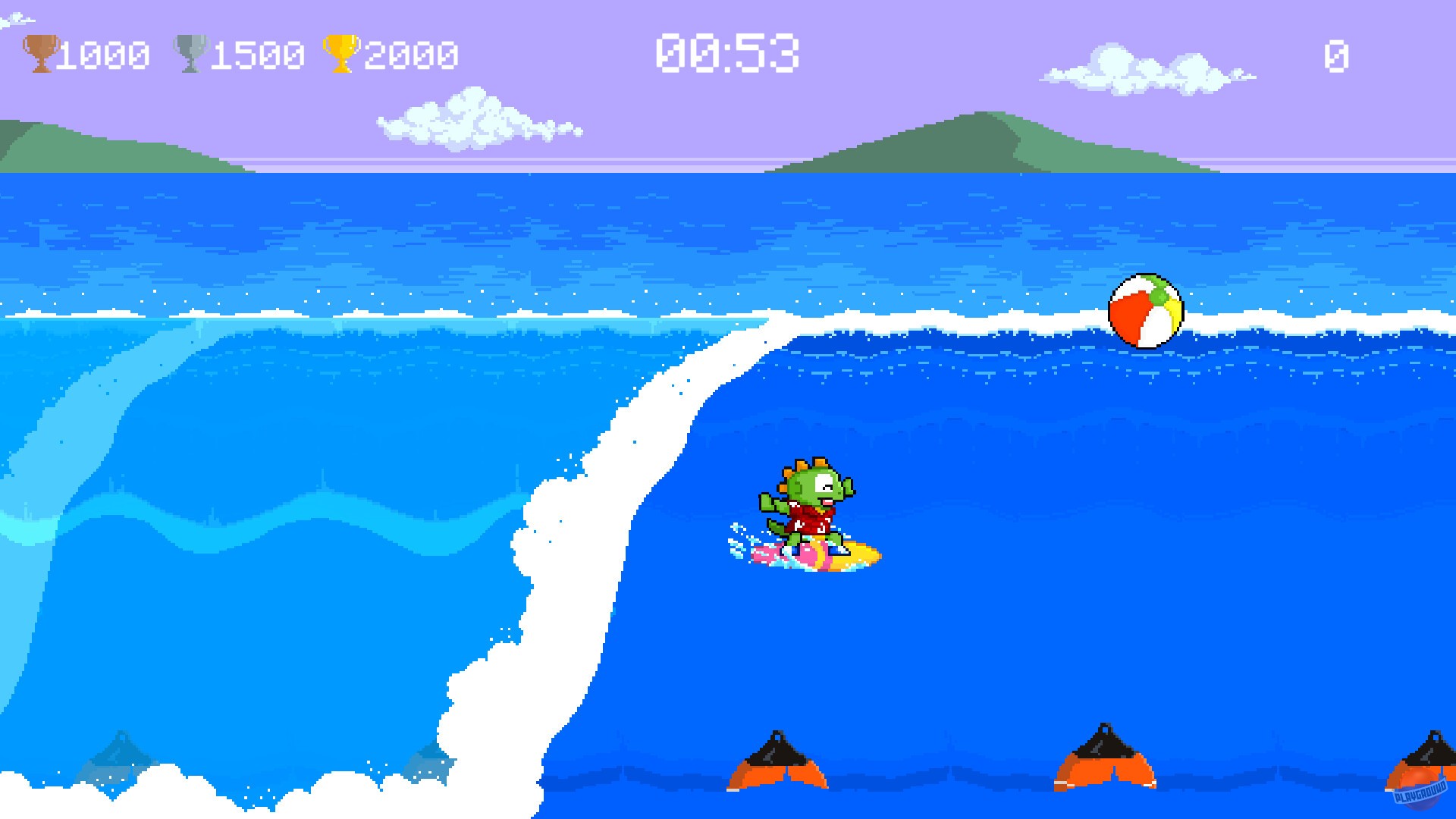This screenshot has height=819, width=1456.
Task: Click the leftmost orange buoy
Action: click(x=777, y=762)
